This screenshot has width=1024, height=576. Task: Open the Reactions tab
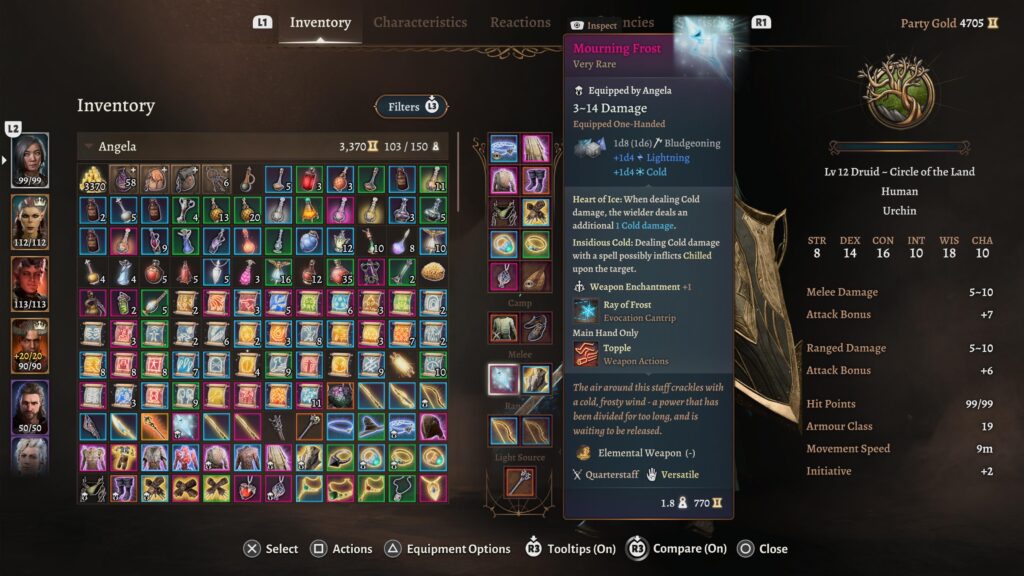(520, 22)
